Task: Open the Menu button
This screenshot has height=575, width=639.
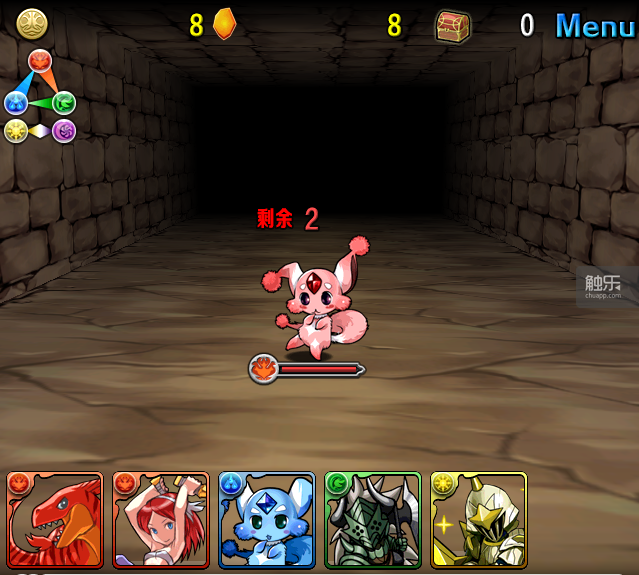Action: [x=594, y=25]
